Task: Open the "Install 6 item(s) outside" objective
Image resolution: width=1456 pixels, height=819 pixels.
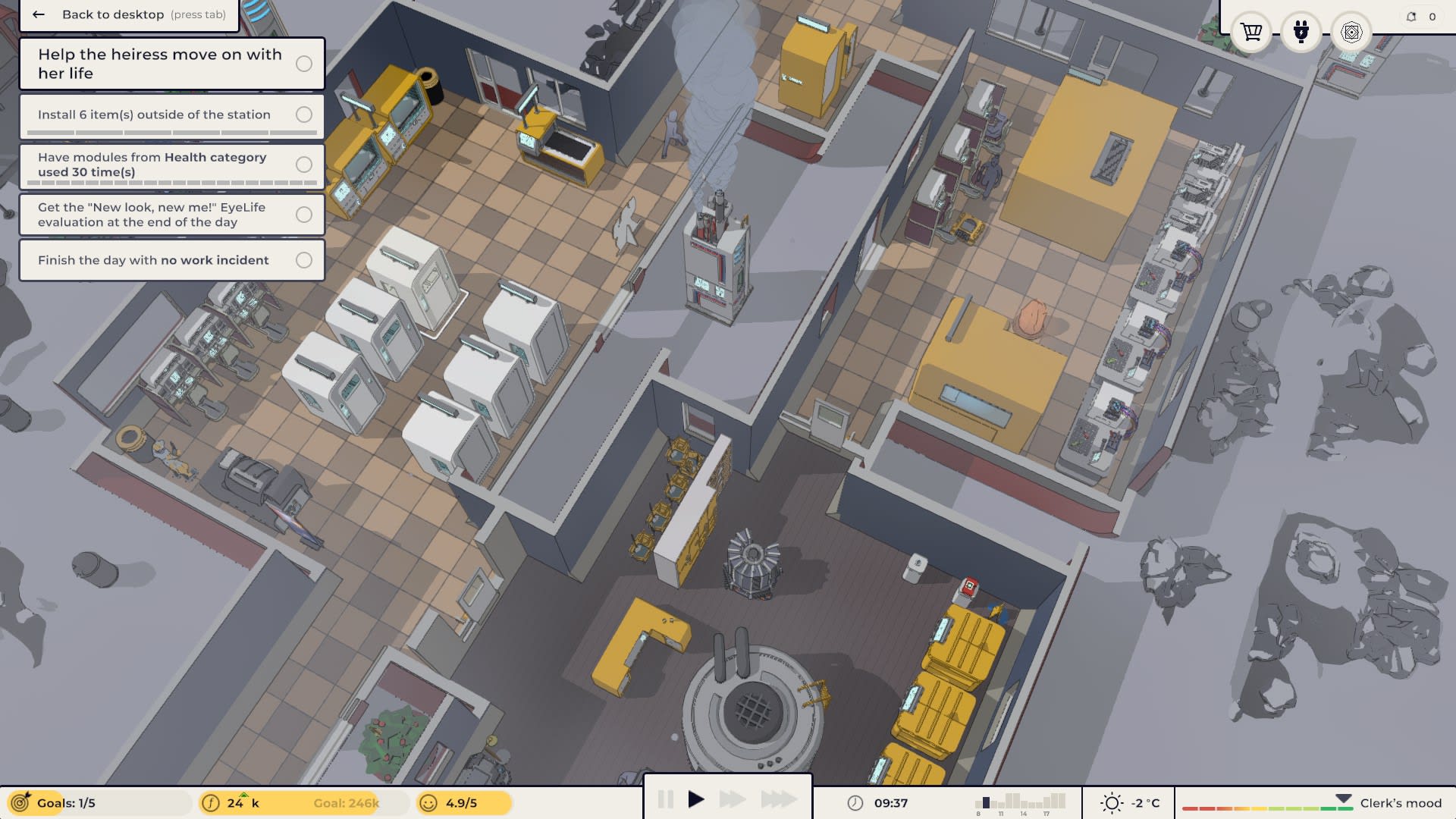Action: 172,115
